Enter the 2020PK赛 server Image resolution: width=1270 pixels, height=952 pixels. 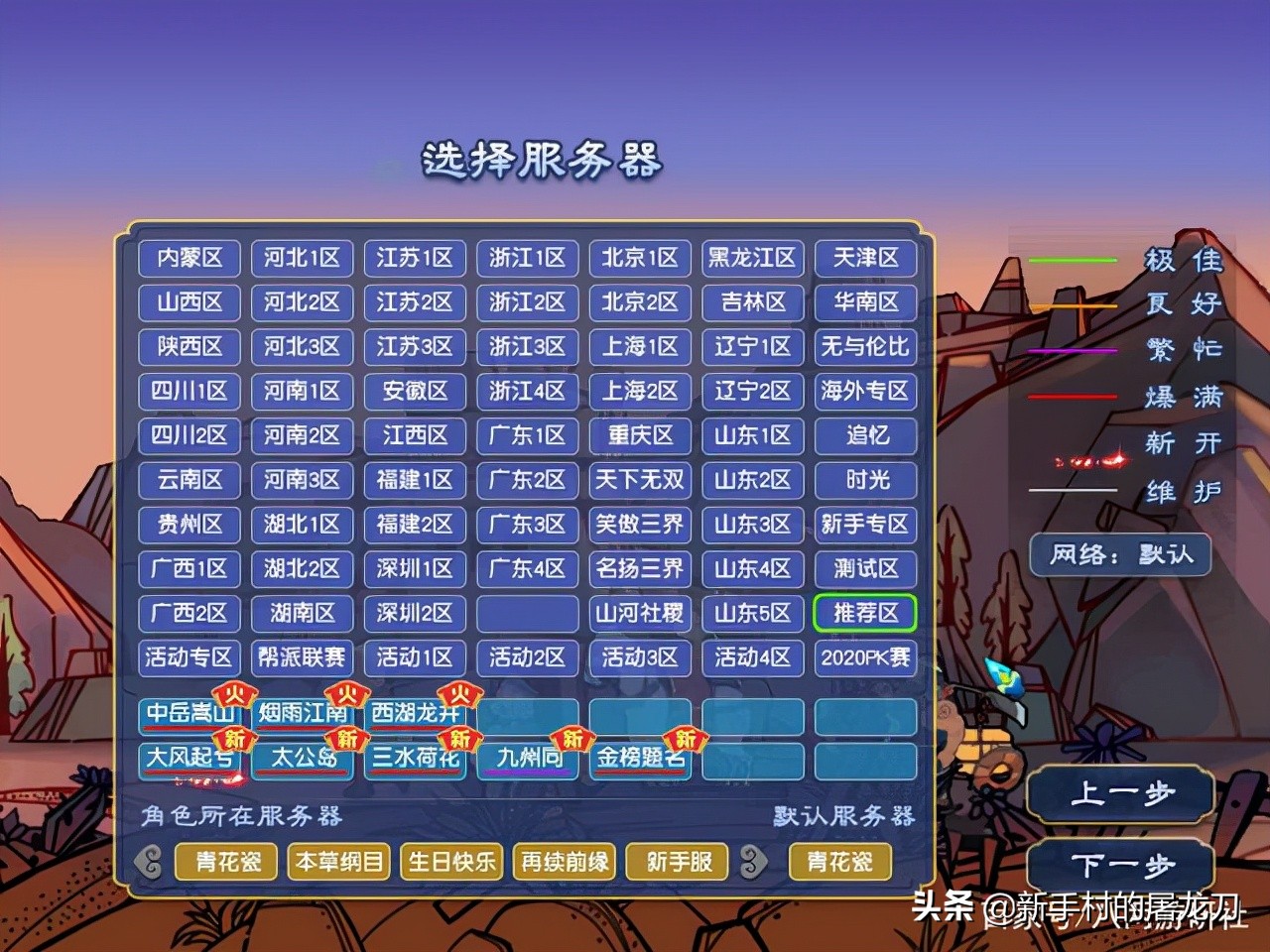(865, 657)
